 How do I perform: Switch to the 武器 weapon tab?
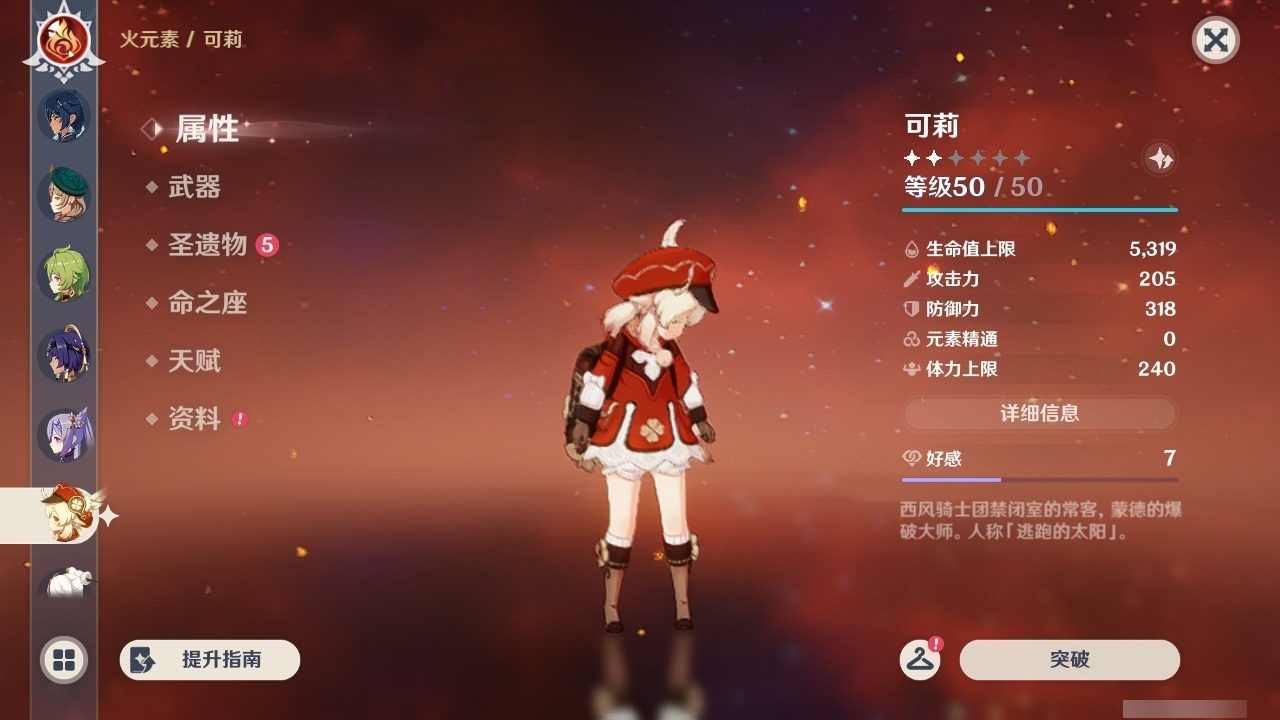tap(197, 187)
